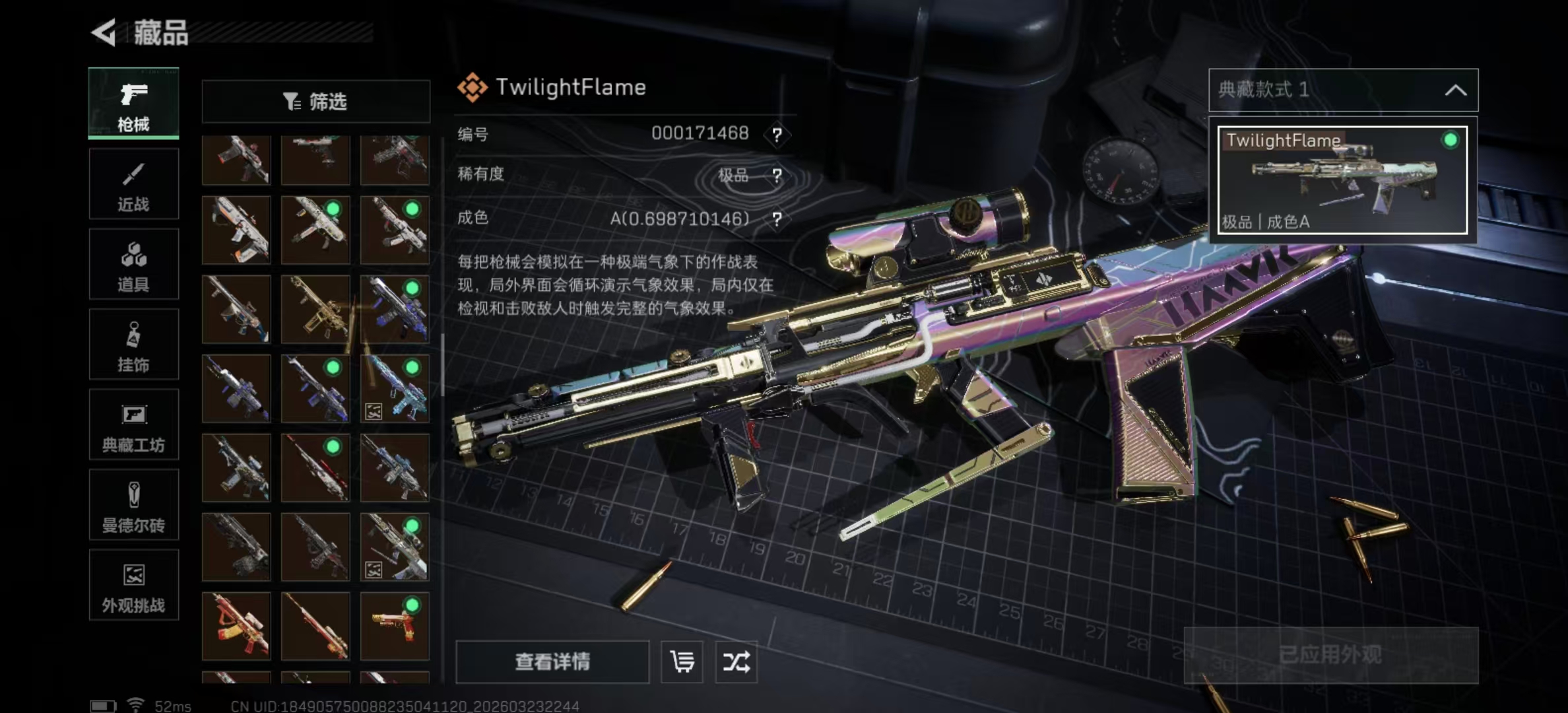1568x713 pixels.
Task: Select the golden rifle skin thumbnail
Action: point(315,309)
